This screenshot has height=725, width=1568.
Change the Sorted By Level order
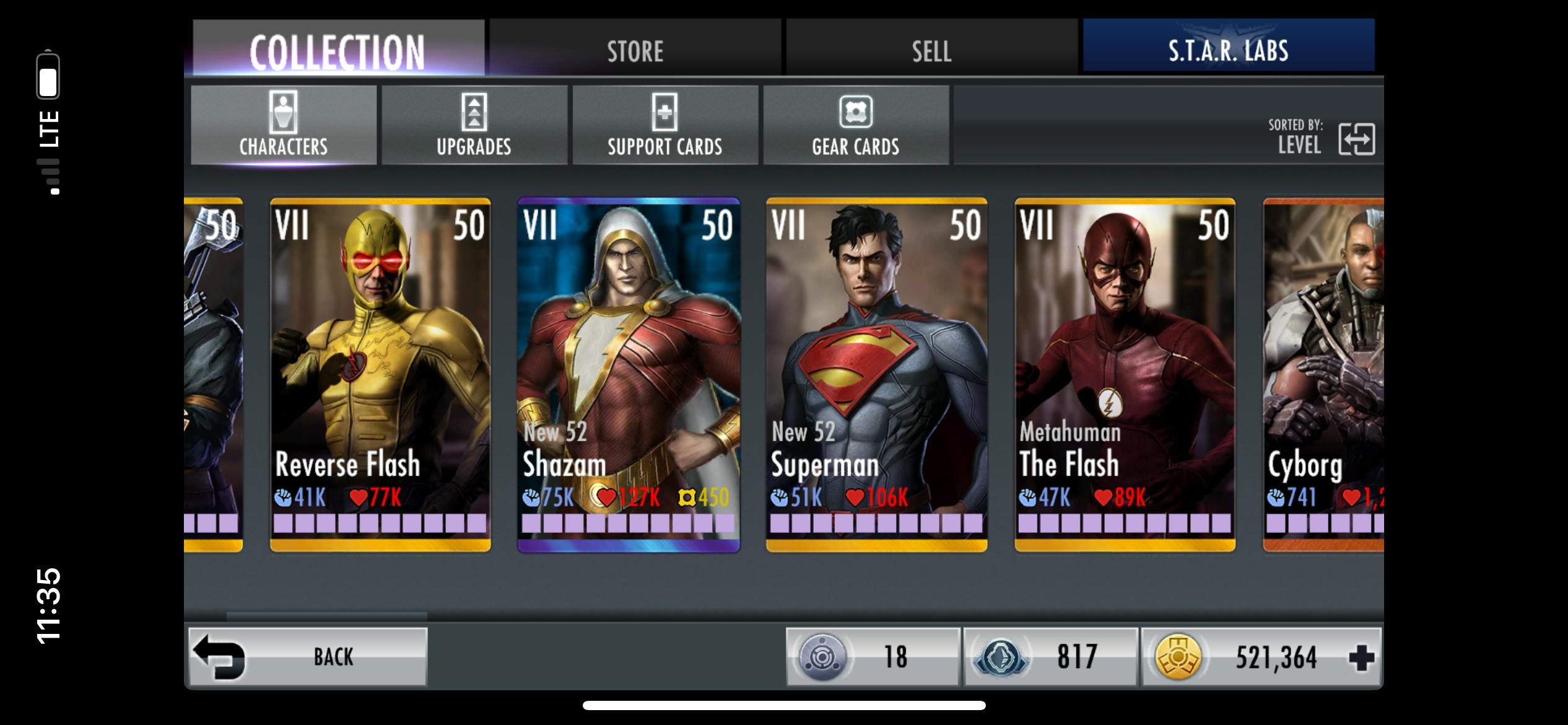coord(1356,139)
